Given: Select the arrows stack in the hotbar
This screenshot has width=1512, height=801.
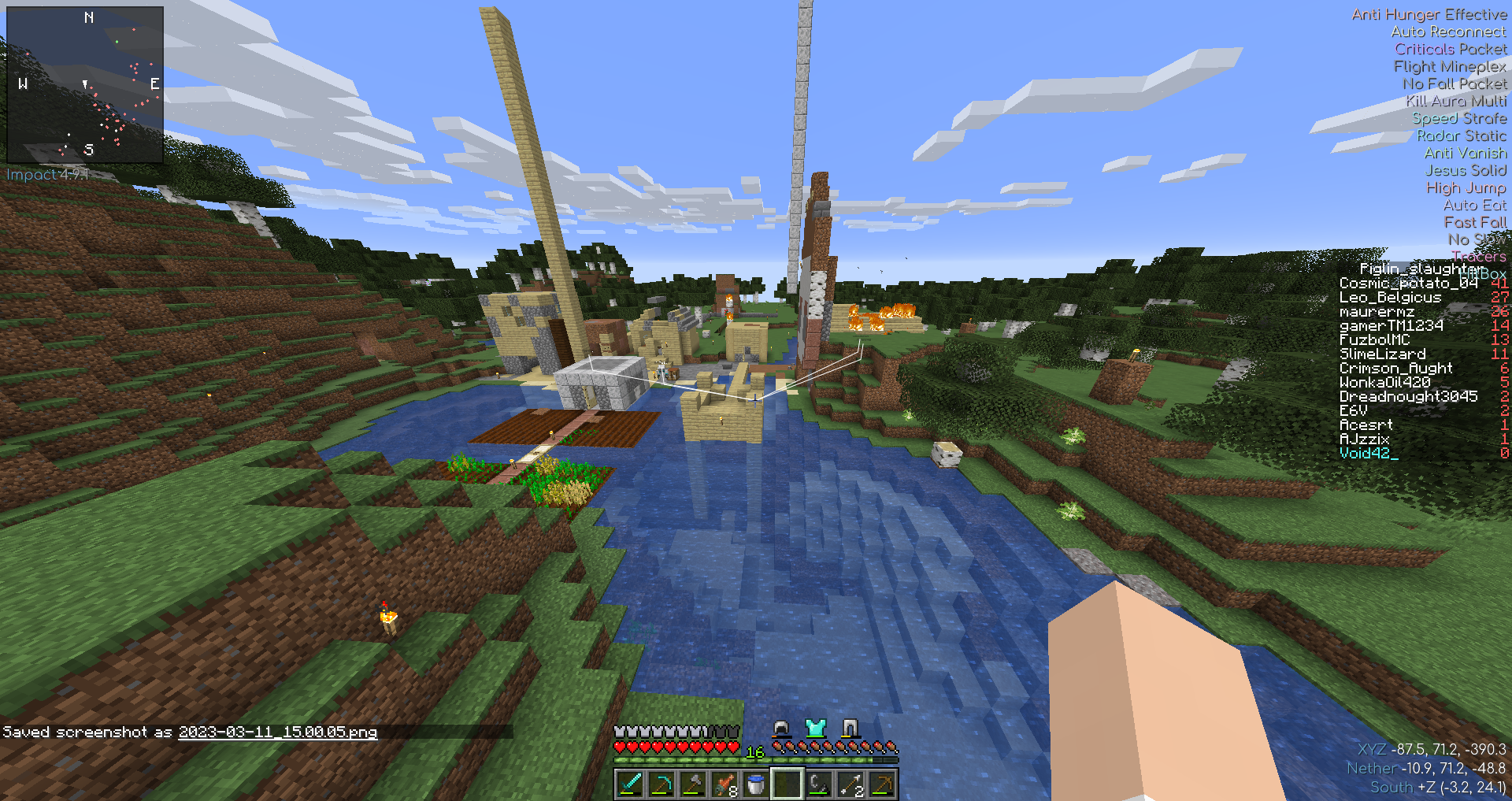Looking at the screenshot, I should (850, 784).
